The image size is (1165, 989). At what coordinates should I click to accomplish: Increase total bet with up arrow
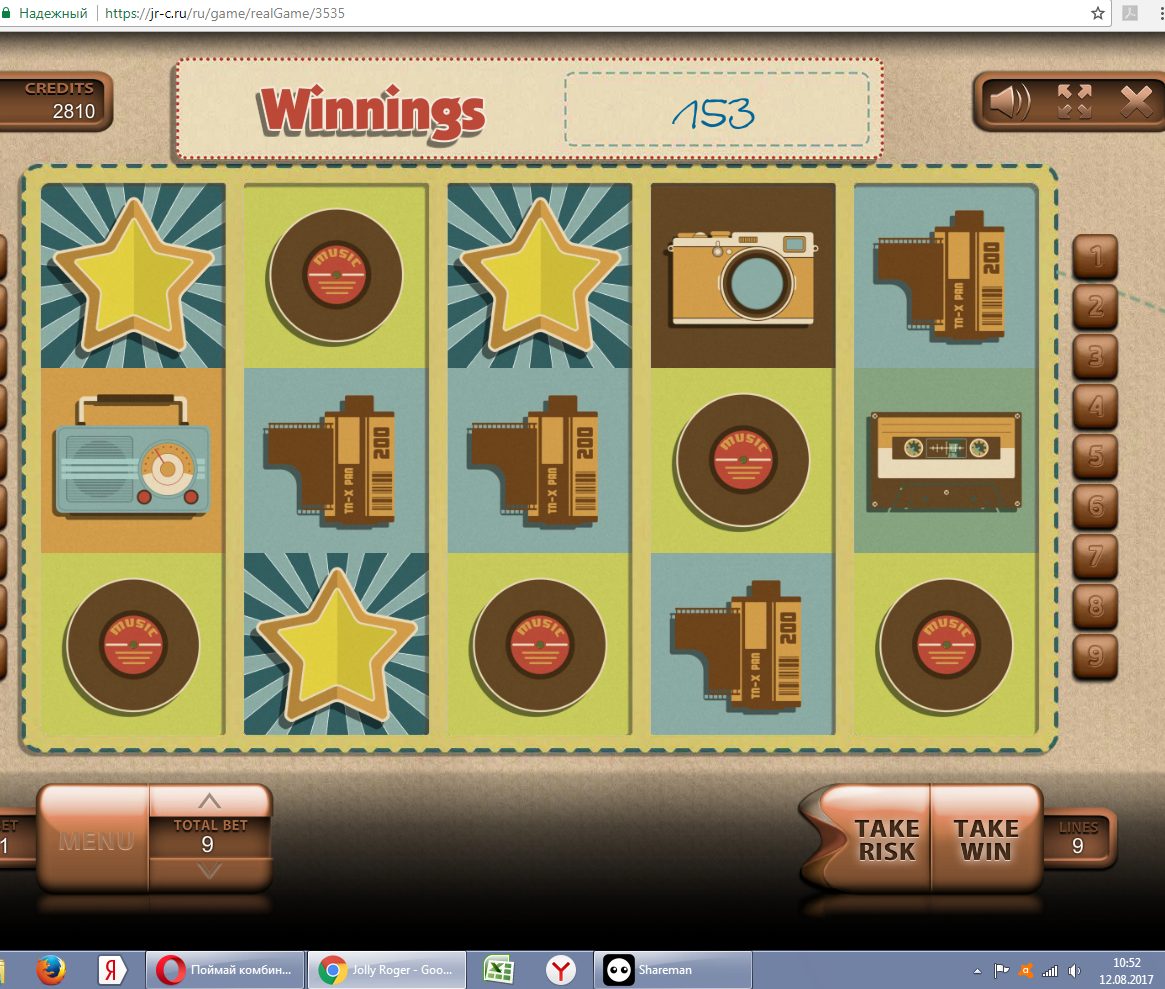click(209, 800)
